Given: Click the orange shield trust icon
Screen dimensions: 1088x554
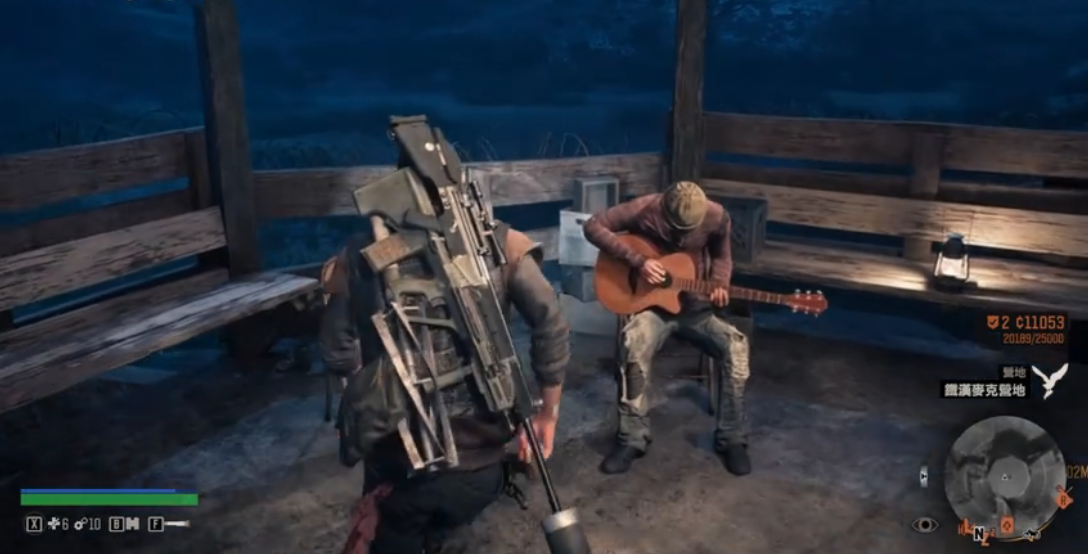Looking at the screenshot, I should (x=991, y=323).
